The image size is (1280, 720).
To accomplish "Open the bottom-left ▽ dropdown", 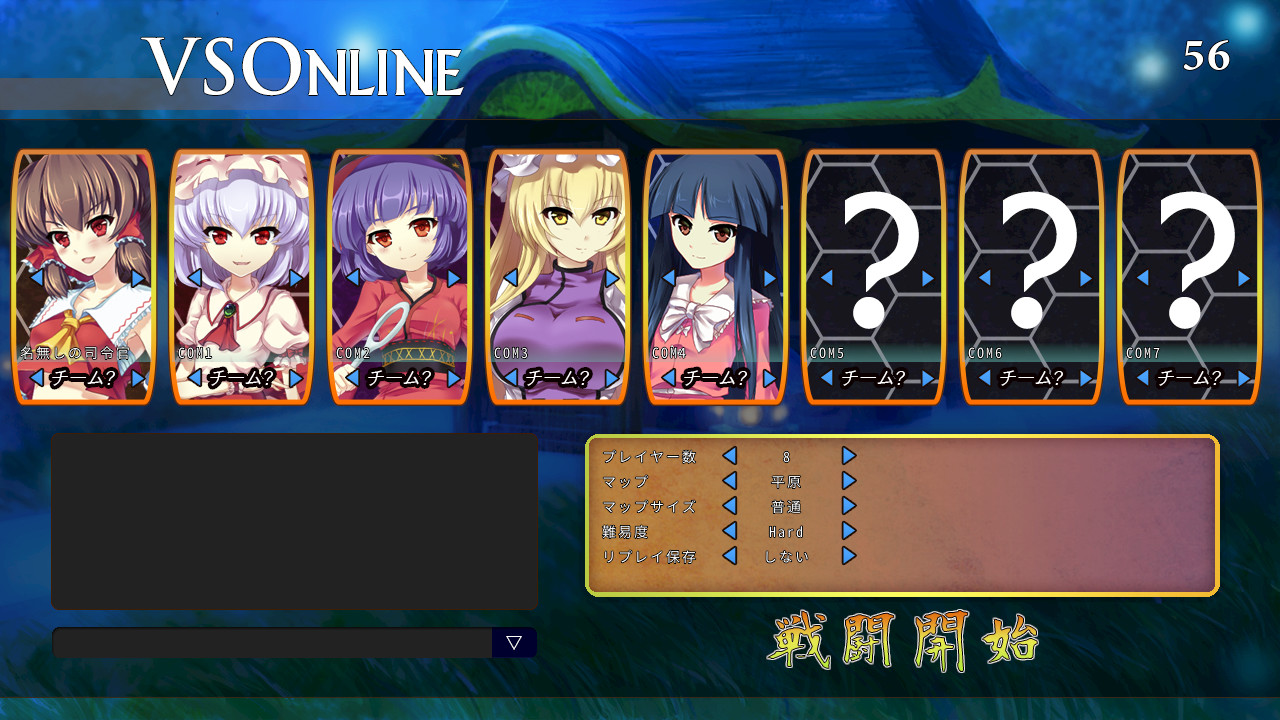I will pos(514,643).
